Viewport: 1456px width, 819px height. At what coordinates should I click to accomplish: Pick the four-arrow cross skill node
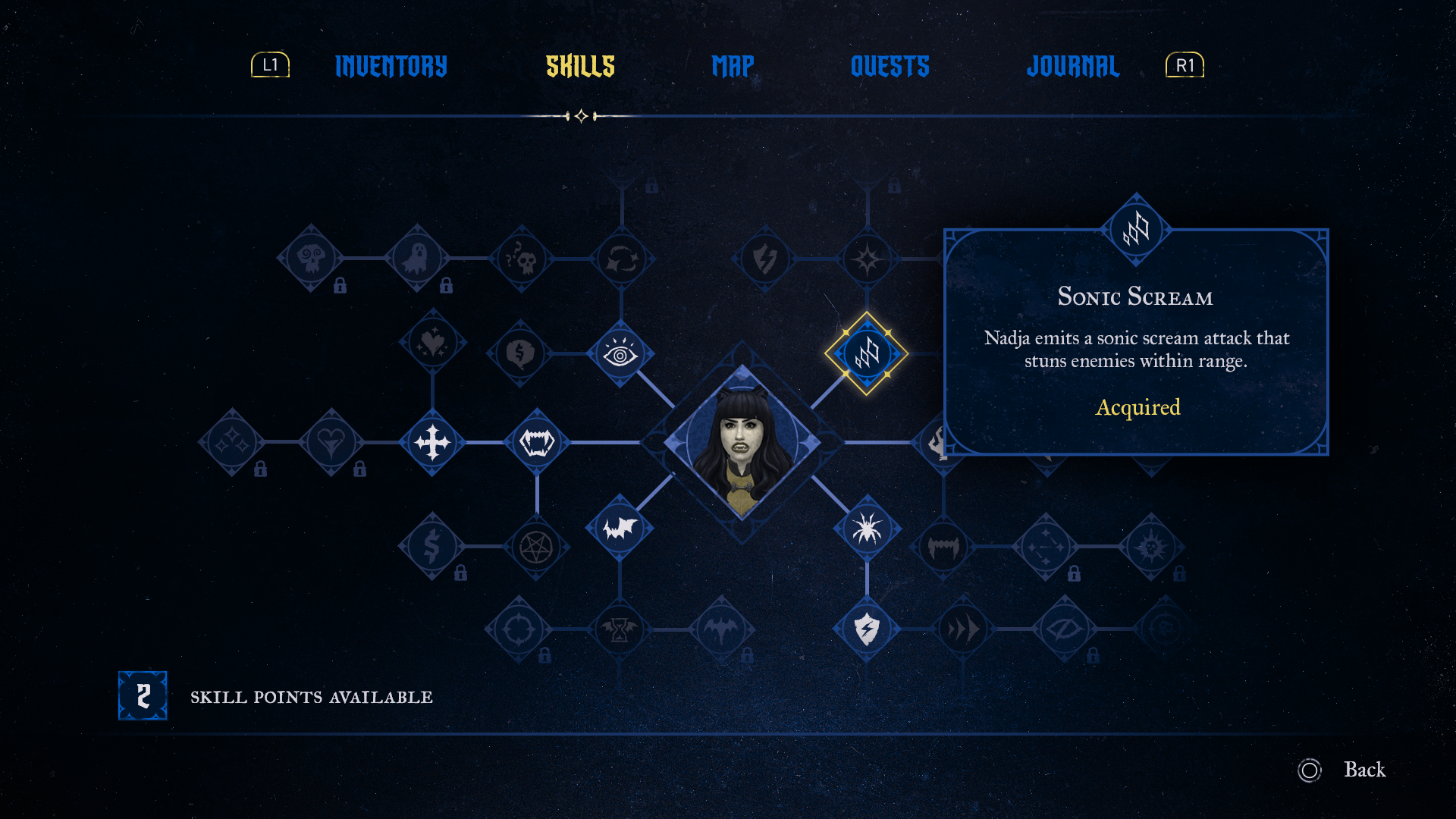point(432,442)
